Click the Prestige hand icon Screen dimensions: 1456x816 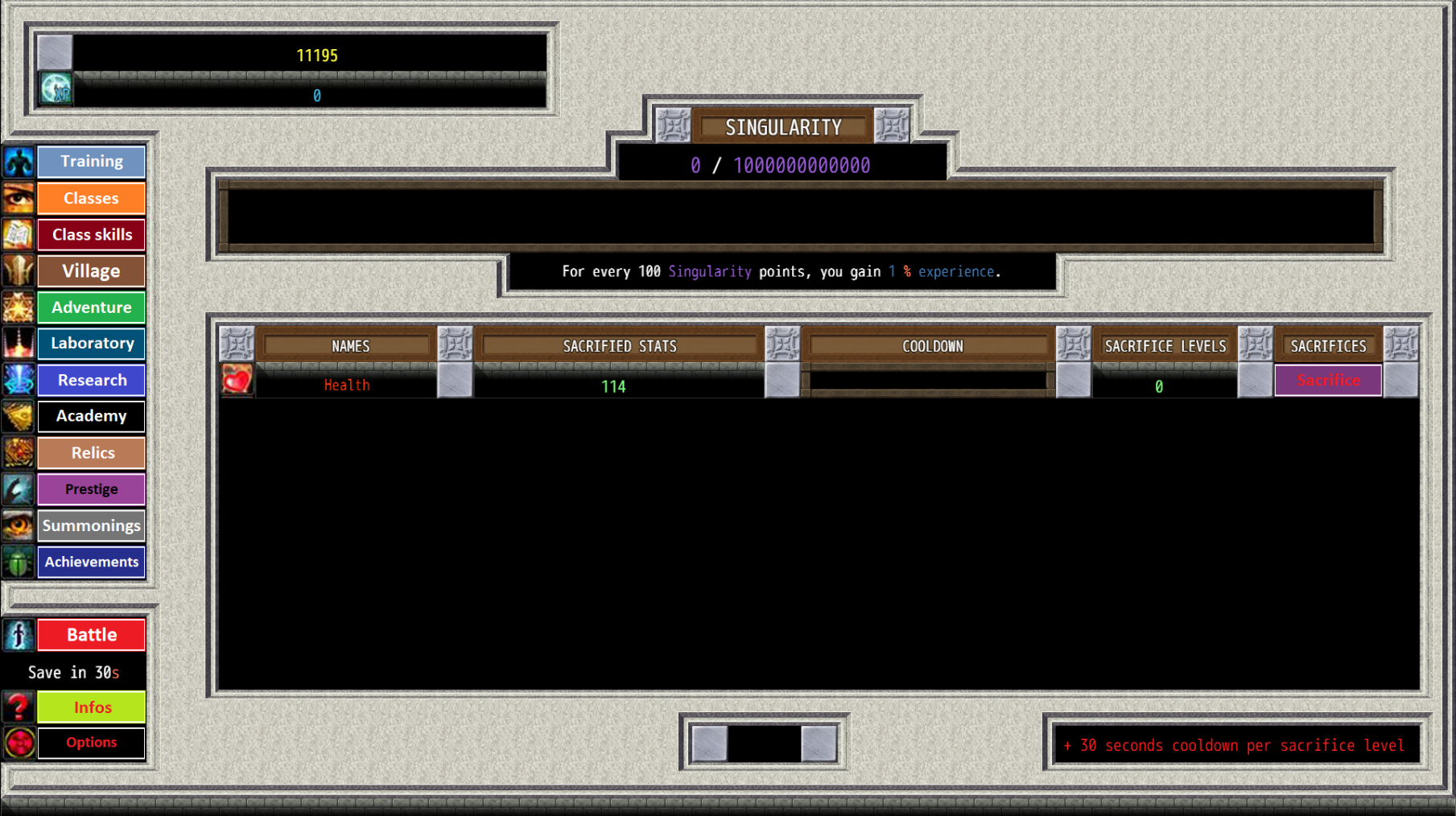[x=19, y=488]
